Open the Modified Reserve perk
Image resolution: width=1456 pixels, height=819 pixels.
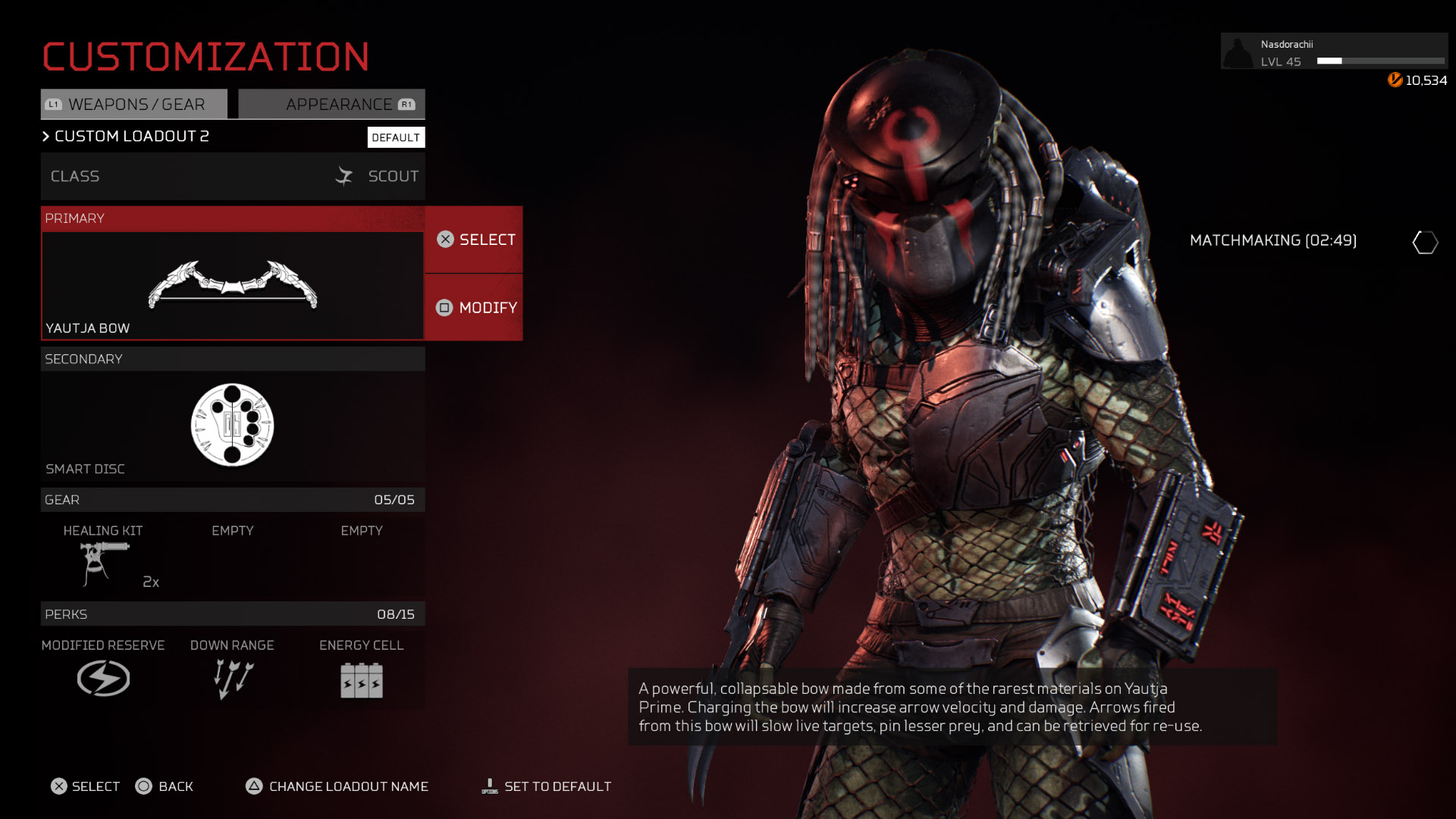pos(103,669)
